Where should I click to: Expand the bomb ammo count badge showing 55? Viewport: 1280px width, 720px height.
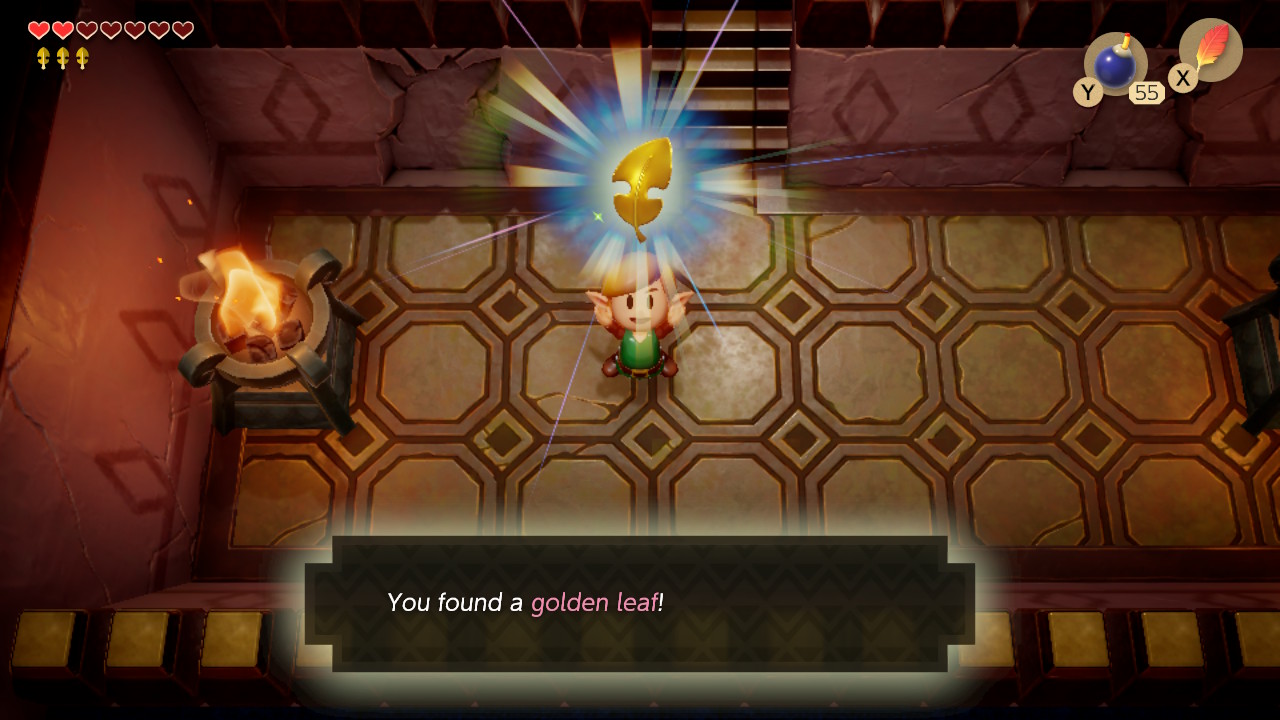pos(1148,92)
